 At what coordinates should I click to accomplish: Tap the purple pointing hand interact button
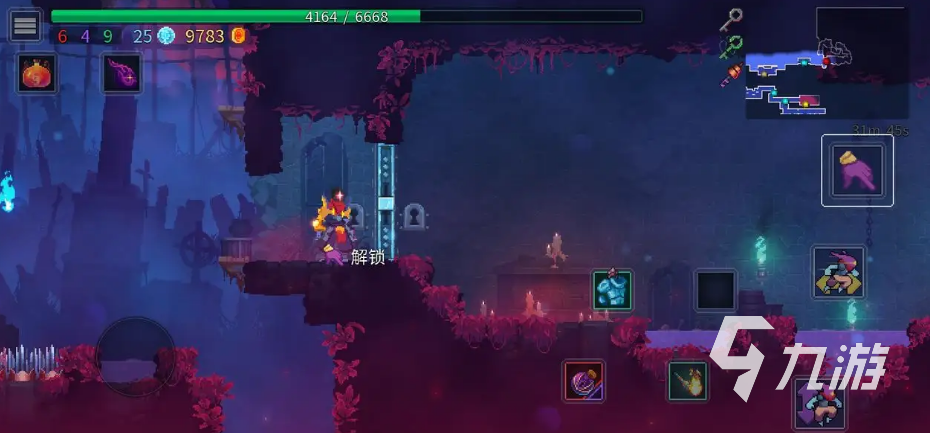click(x=857, y=170)
